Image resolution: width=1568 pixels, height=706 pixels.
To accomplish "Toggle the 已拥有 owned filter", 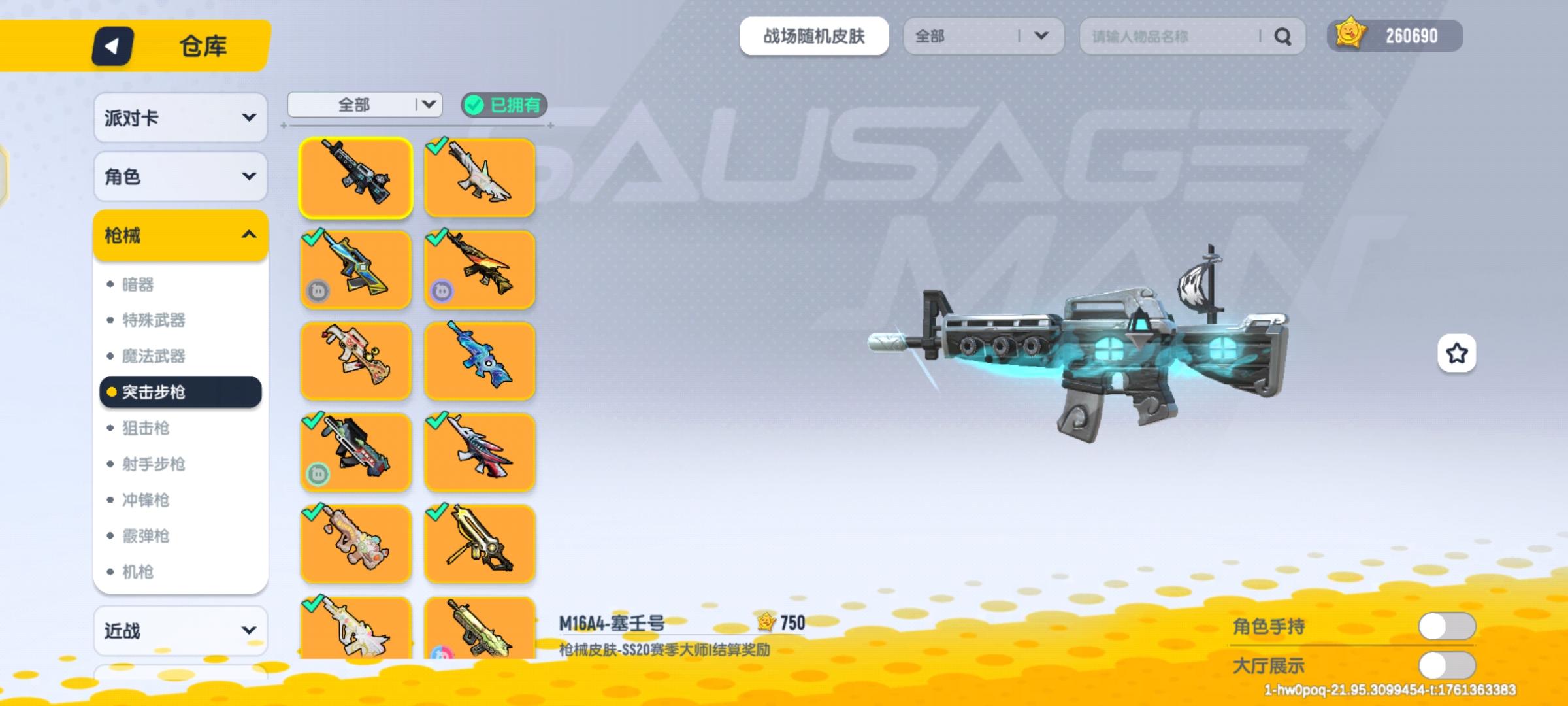I will pyautogui.click(x=503, y=106).
